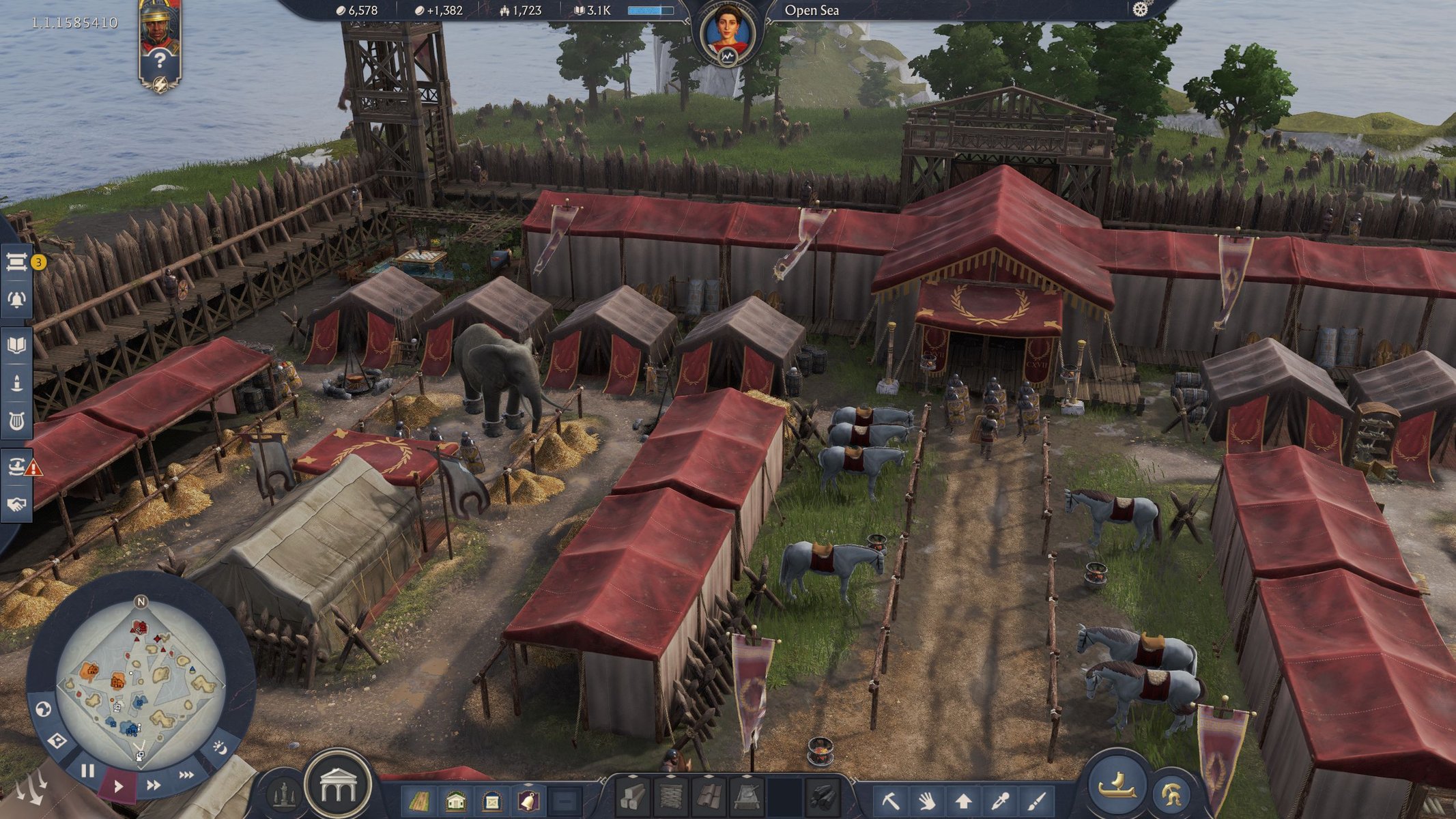
Task: Set game speed to triple fast-forward
Action: tap(186, 775)
